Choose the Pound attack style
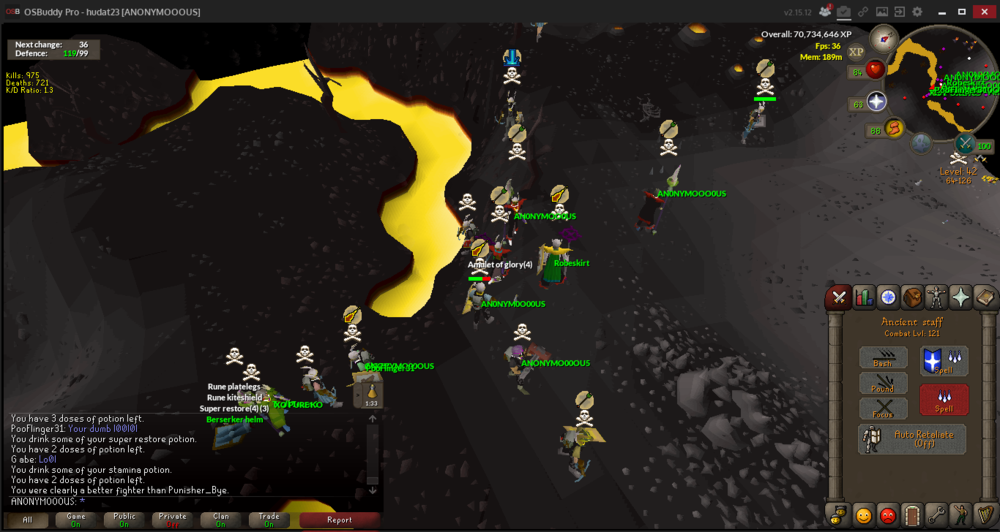Screen dimensions: 1000x532 point(883,384)
